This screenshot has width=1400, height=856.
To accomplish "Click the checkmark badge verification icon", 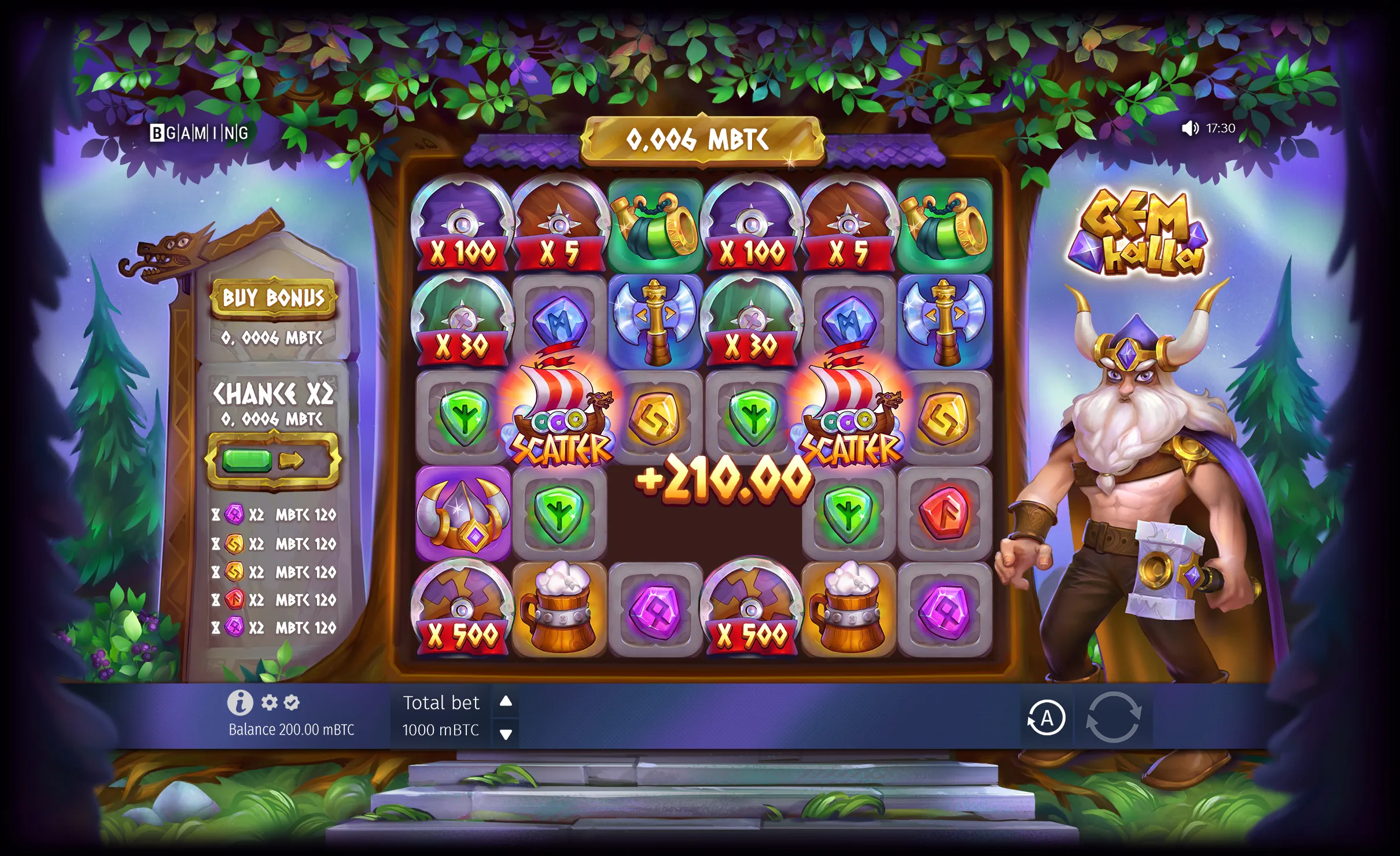I will (292, 703).
